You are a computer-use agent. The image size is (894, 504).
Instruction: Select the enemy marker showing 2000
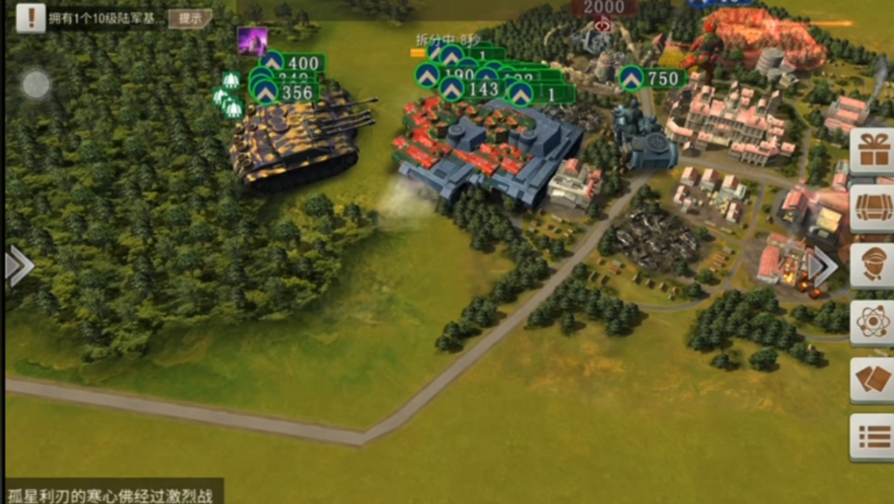click(604, 8)
